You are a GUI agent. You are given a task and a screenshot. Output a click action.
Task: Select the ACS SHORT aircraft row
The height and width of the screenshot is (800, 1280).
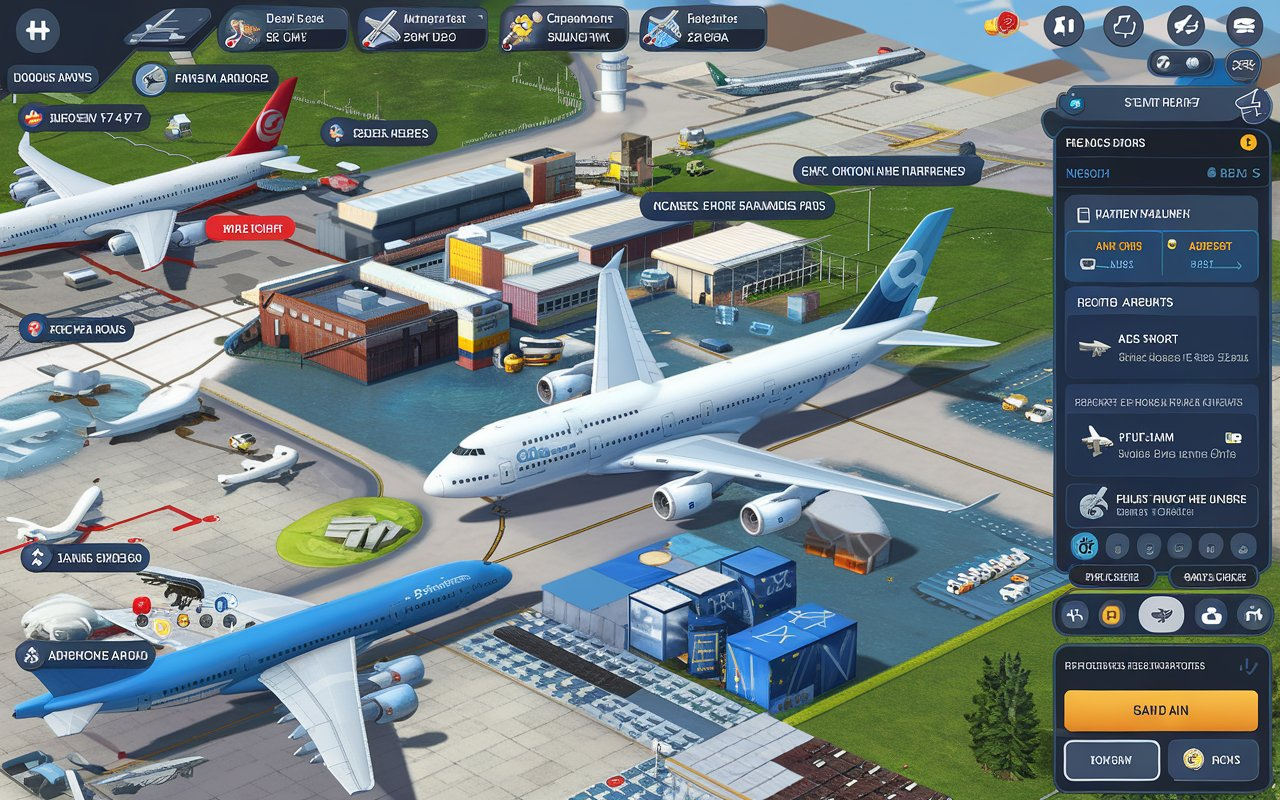(1161, 347)
